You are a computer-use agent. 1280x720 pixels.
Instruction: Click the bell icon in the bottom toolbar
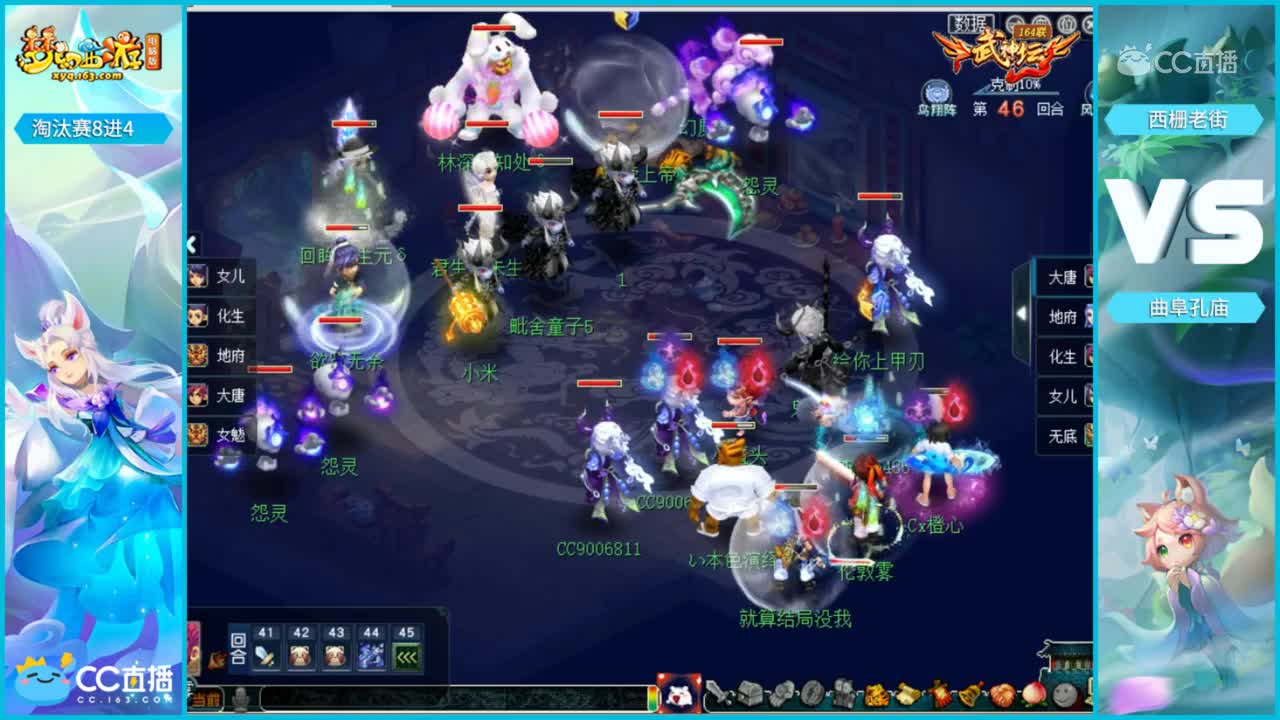point(969,696)
